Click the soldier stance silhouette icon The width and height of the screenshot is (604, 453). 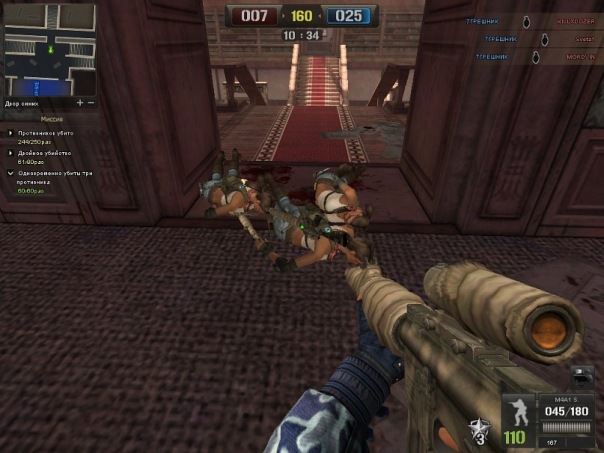coord(519,410)
